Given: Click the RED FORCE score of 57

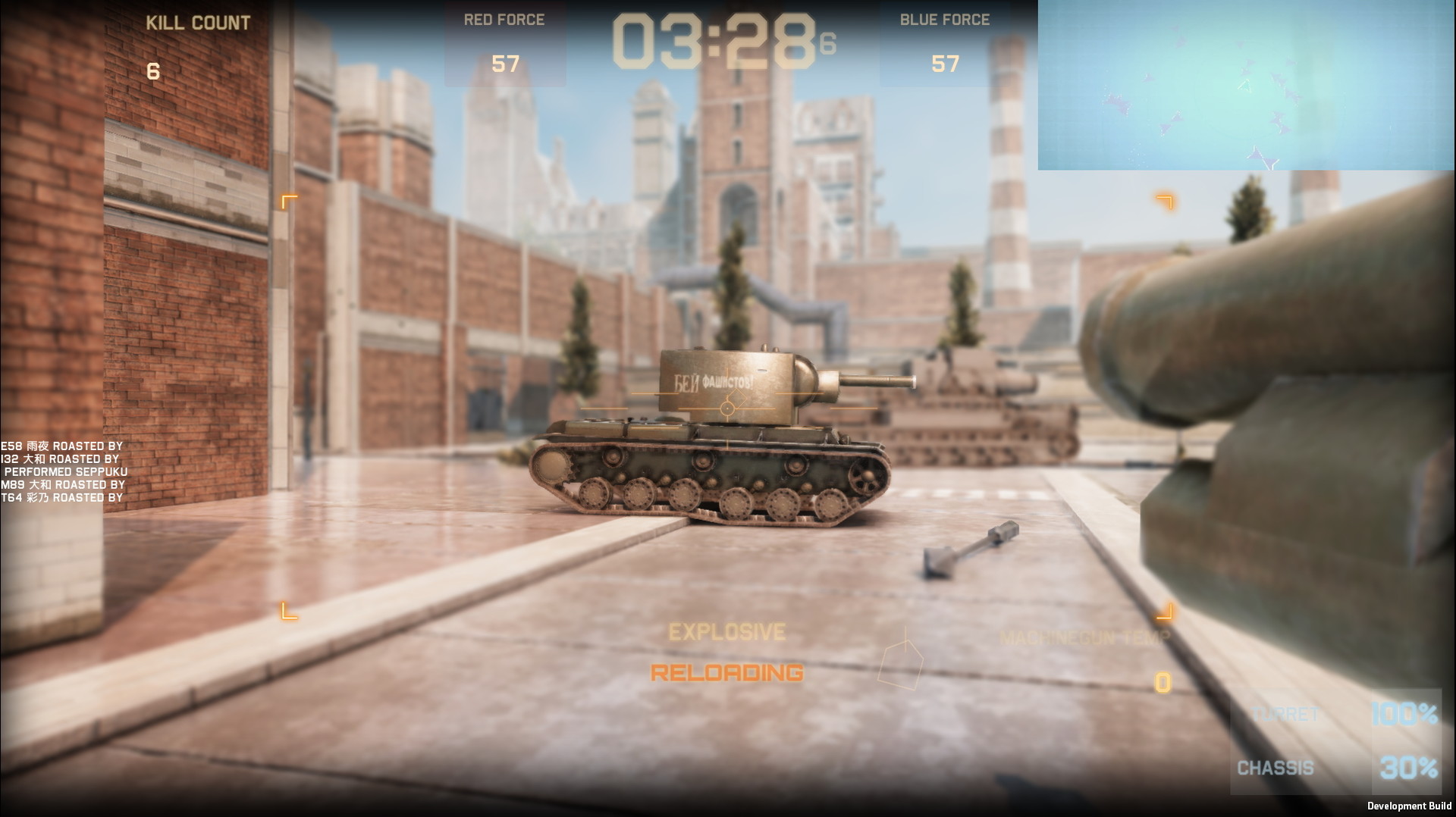Looking at the screenshot, I should coord(505,65).
